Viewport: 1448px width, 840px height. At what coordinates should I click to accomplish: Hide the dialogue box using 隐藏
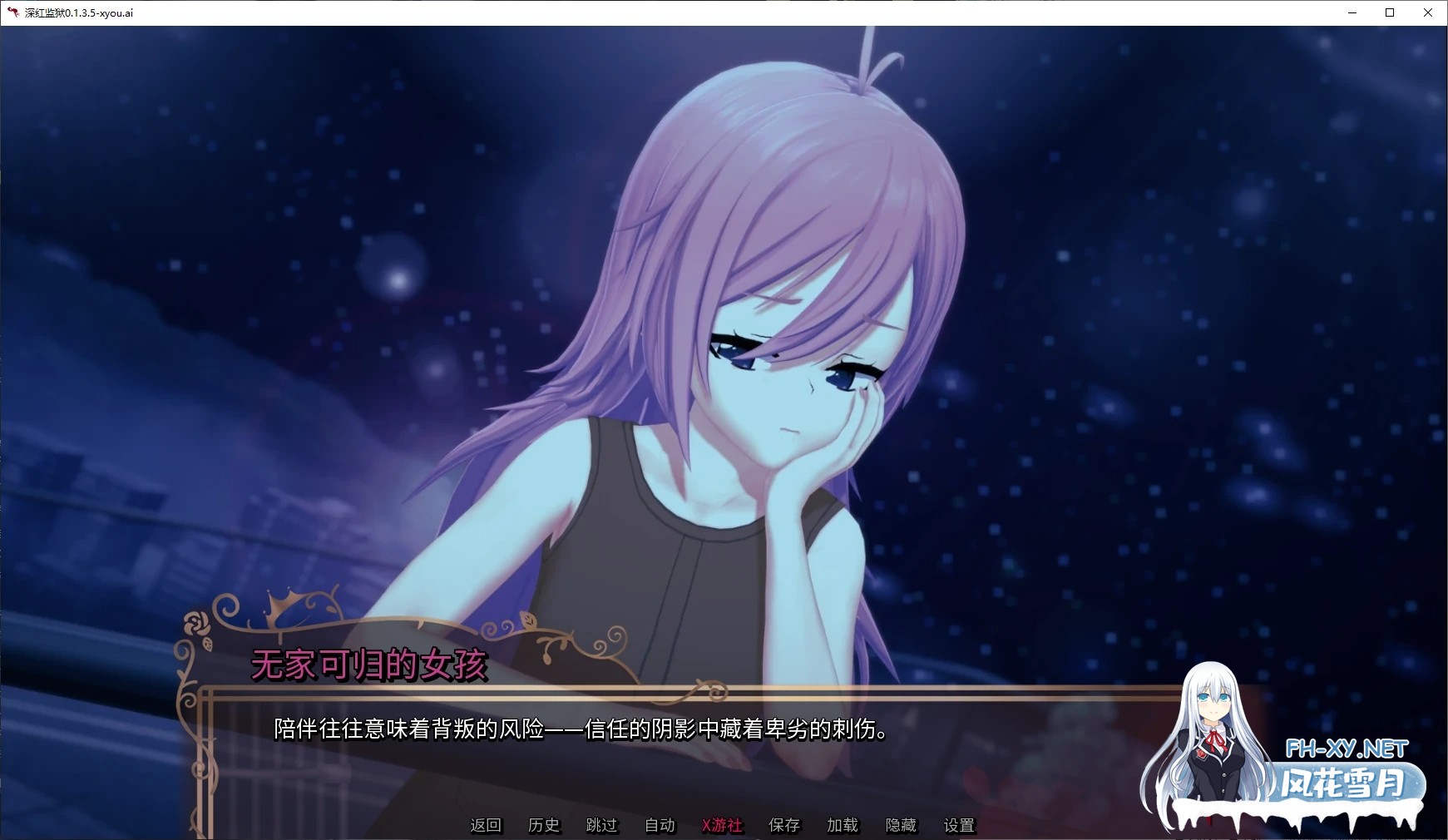click(900, 825)
